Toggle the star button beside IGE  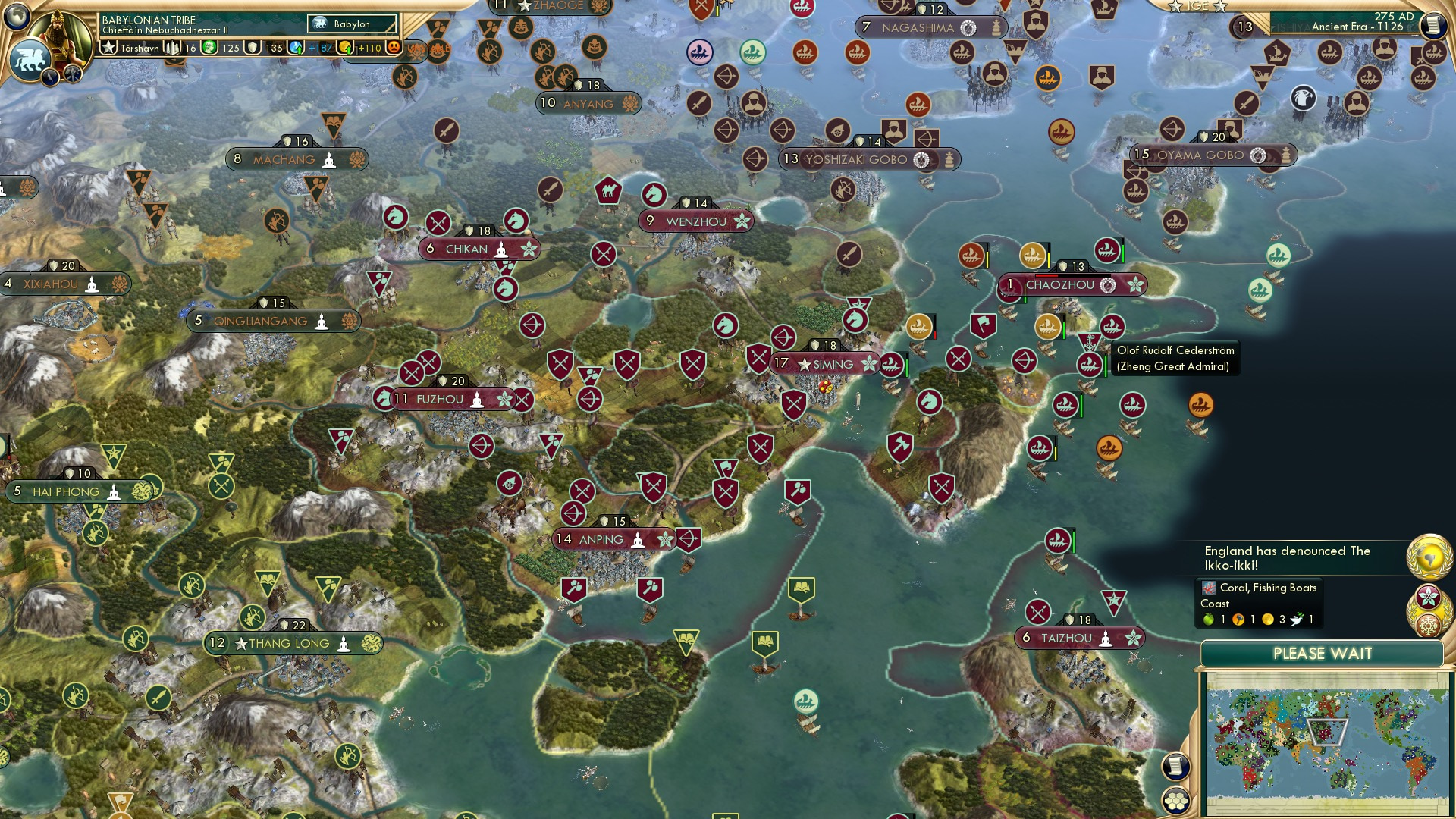click(1175, 8)
